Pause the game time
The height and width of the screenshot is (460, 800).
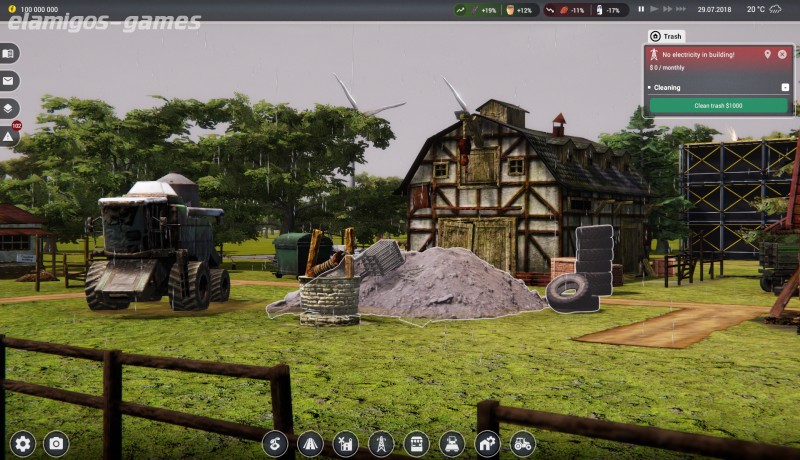tap(641, 9)
